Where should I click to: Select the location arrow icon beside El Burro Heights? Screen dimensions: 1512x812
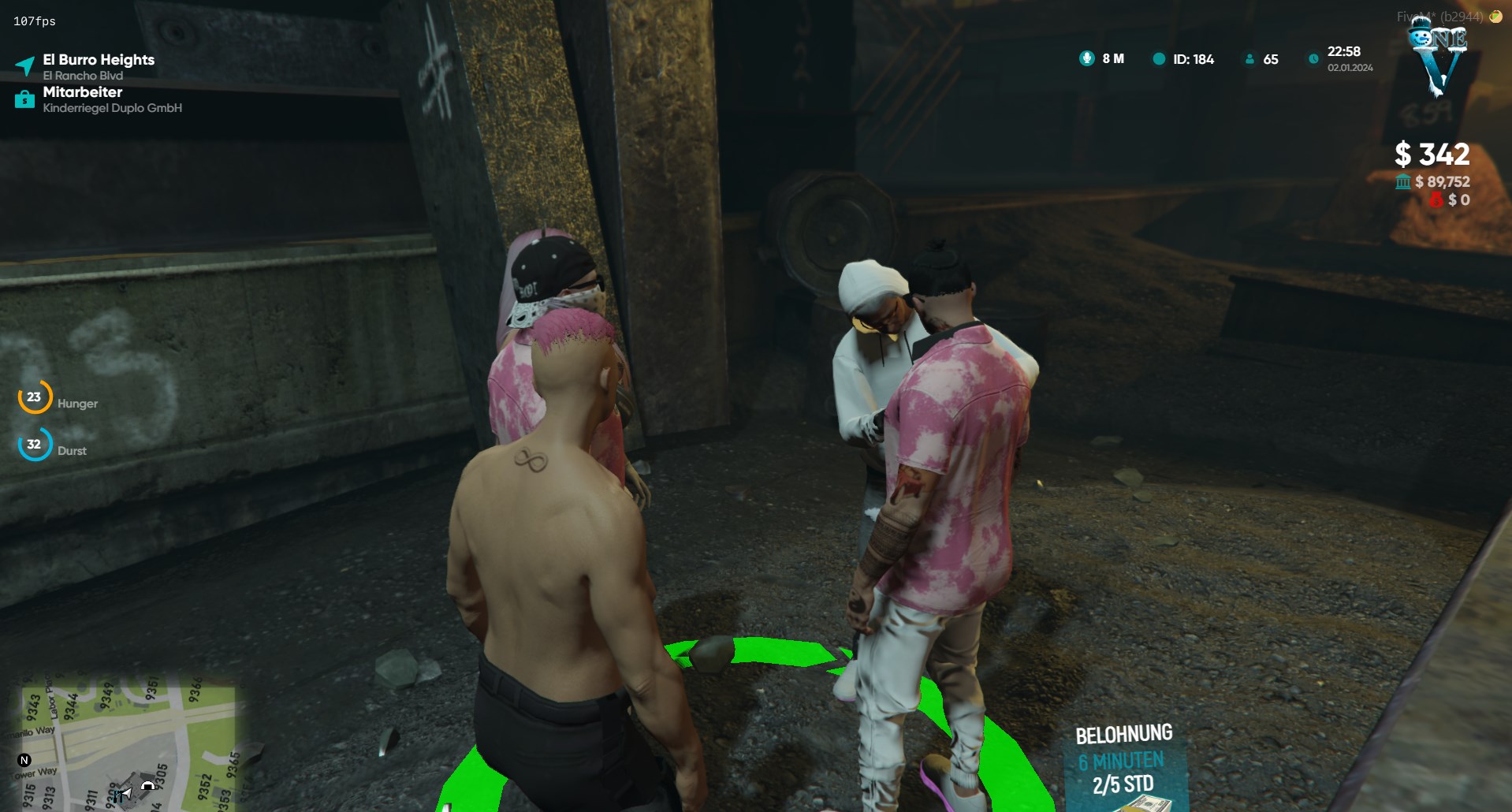(x=25, y=66)
